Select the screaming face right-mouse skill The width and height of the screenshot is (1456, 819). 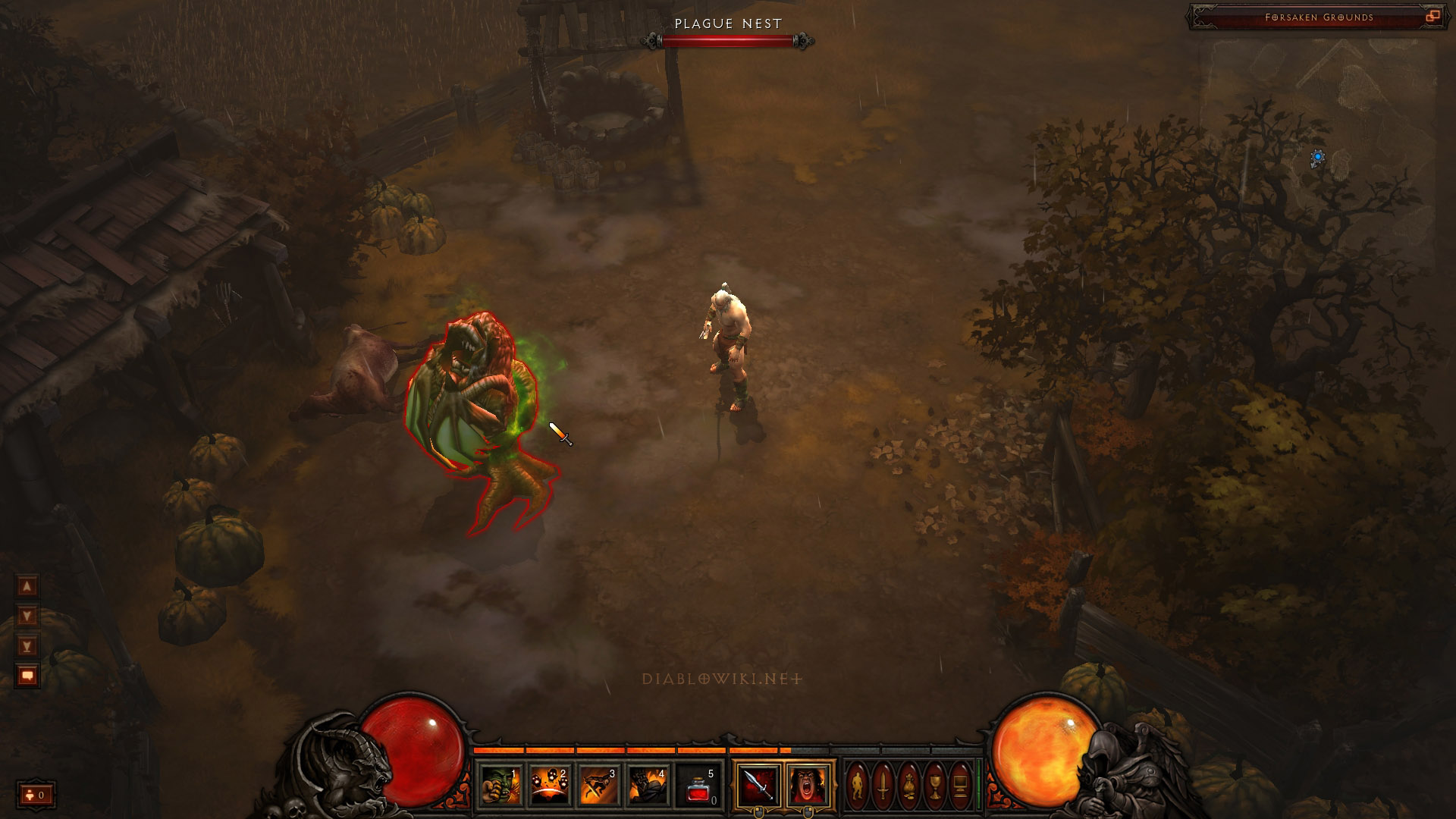tap(808, 785)
